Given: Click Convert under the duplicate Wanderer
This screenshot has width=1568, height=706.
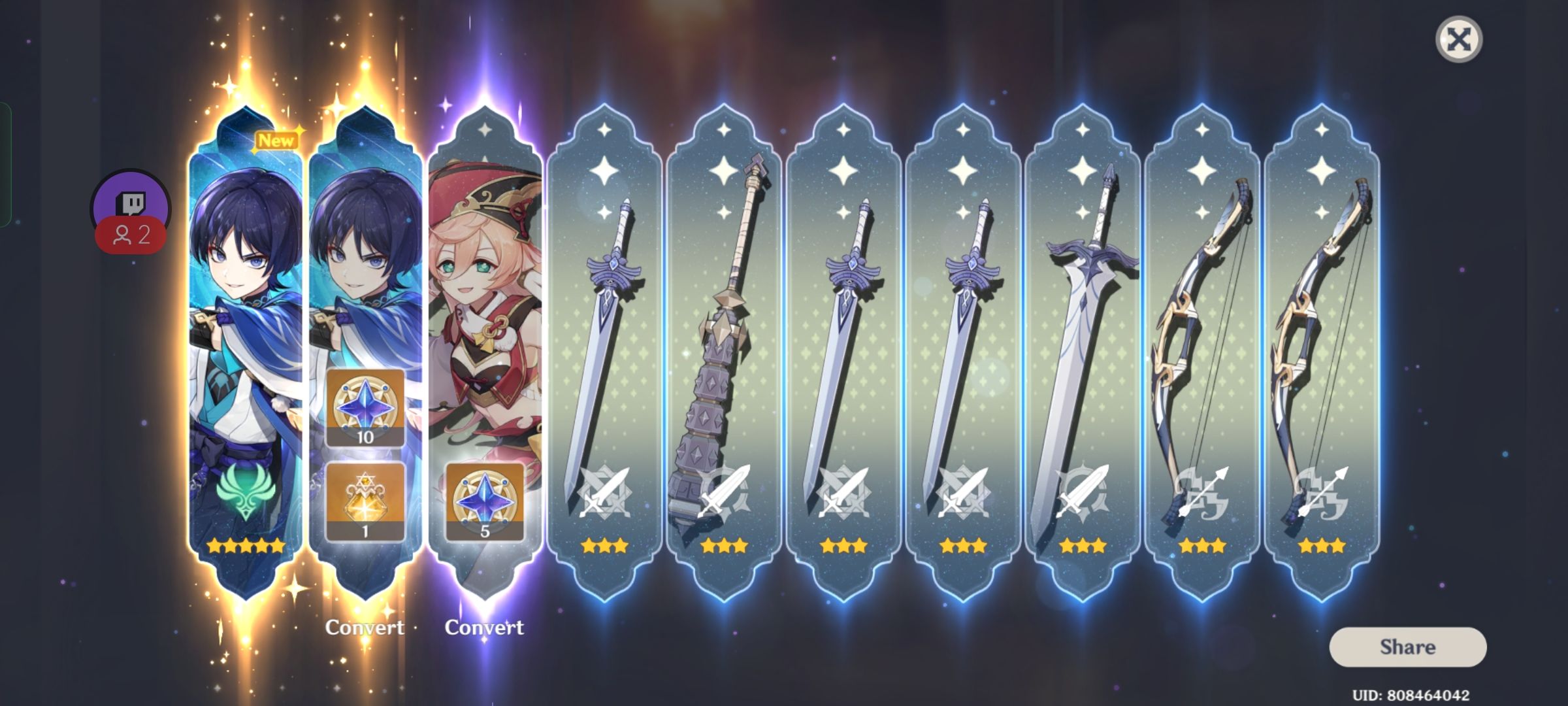Looking at the screenshot, I should (x=366, y=628).
